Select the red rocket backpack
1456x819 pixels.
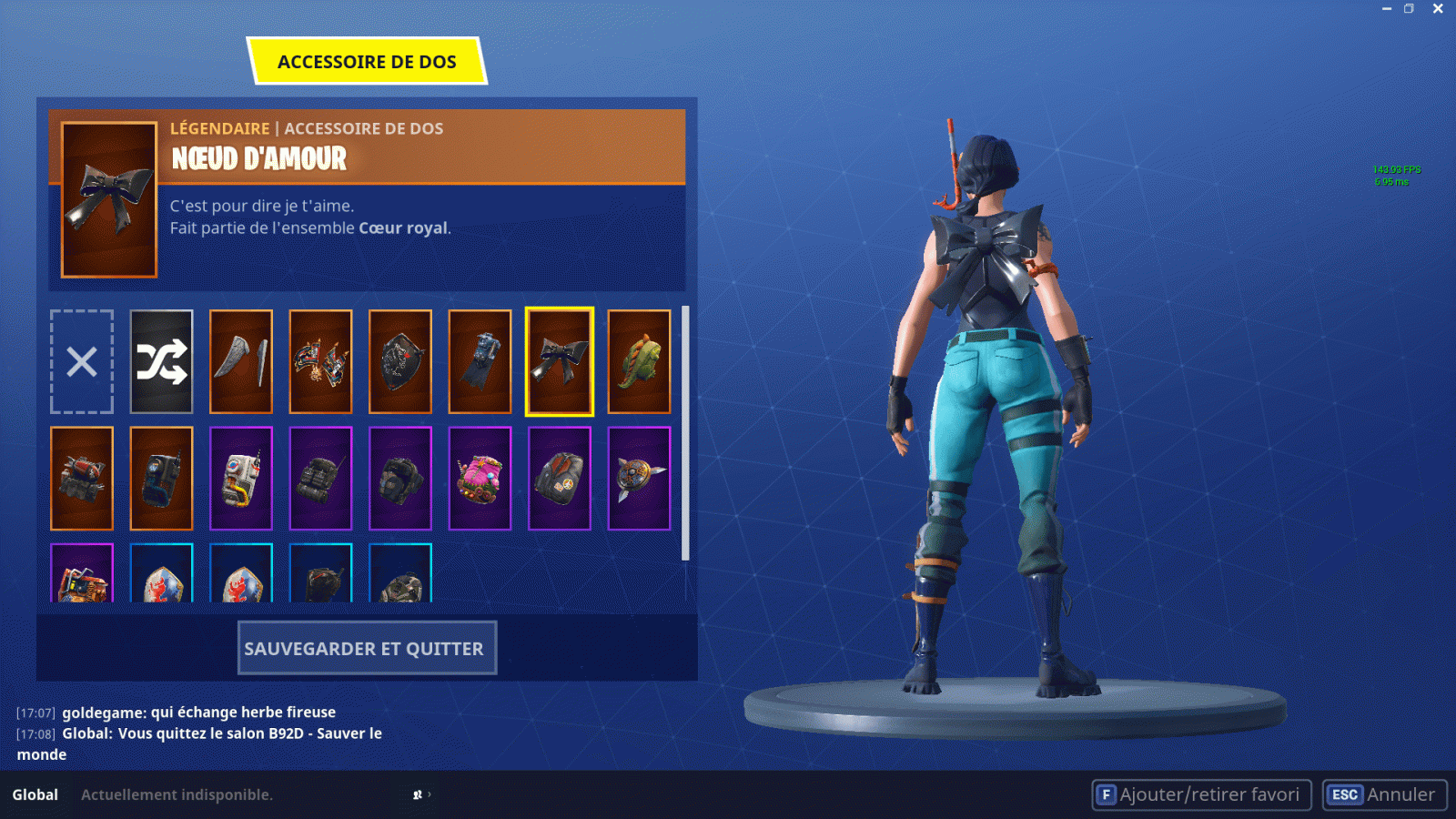click(x=82, y=478)
